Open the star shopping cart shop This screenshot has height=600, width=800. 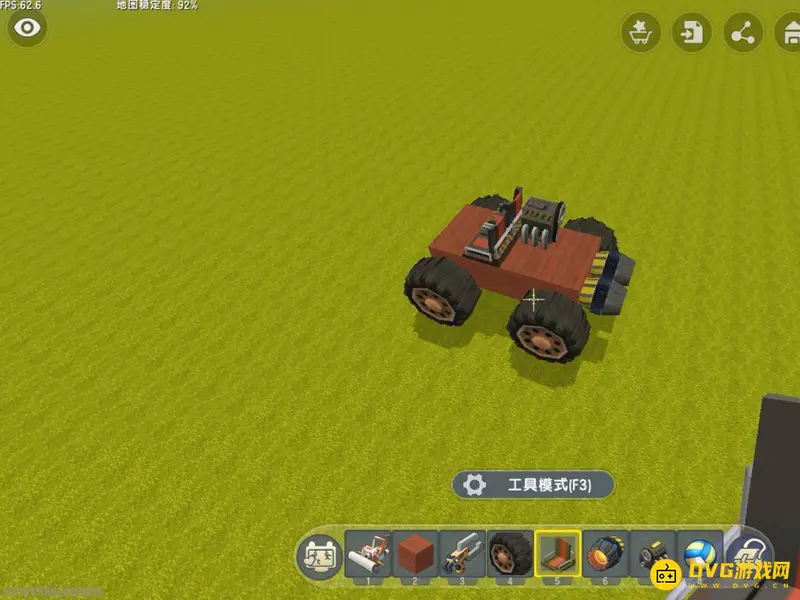(639, 34)
